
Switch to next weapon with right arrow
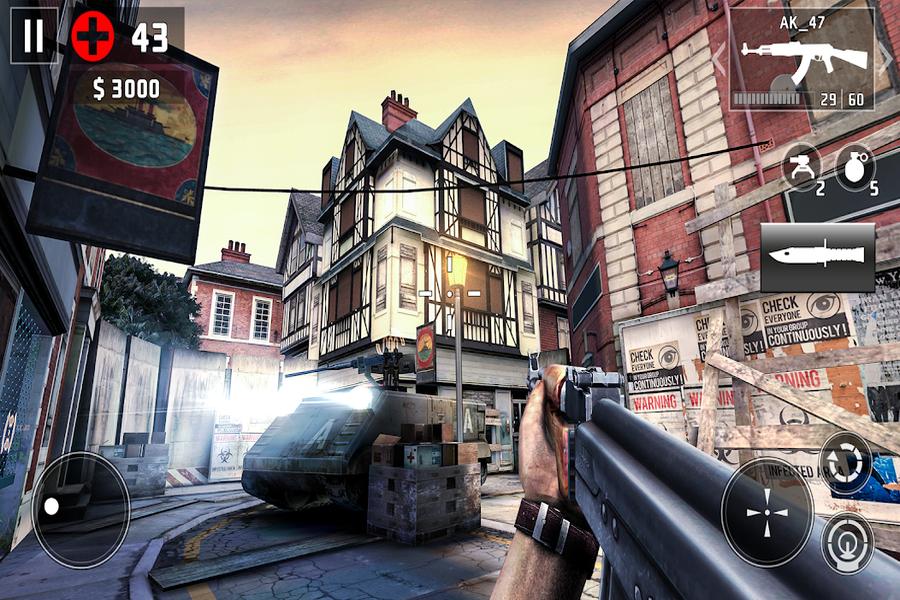click(885, 59)
